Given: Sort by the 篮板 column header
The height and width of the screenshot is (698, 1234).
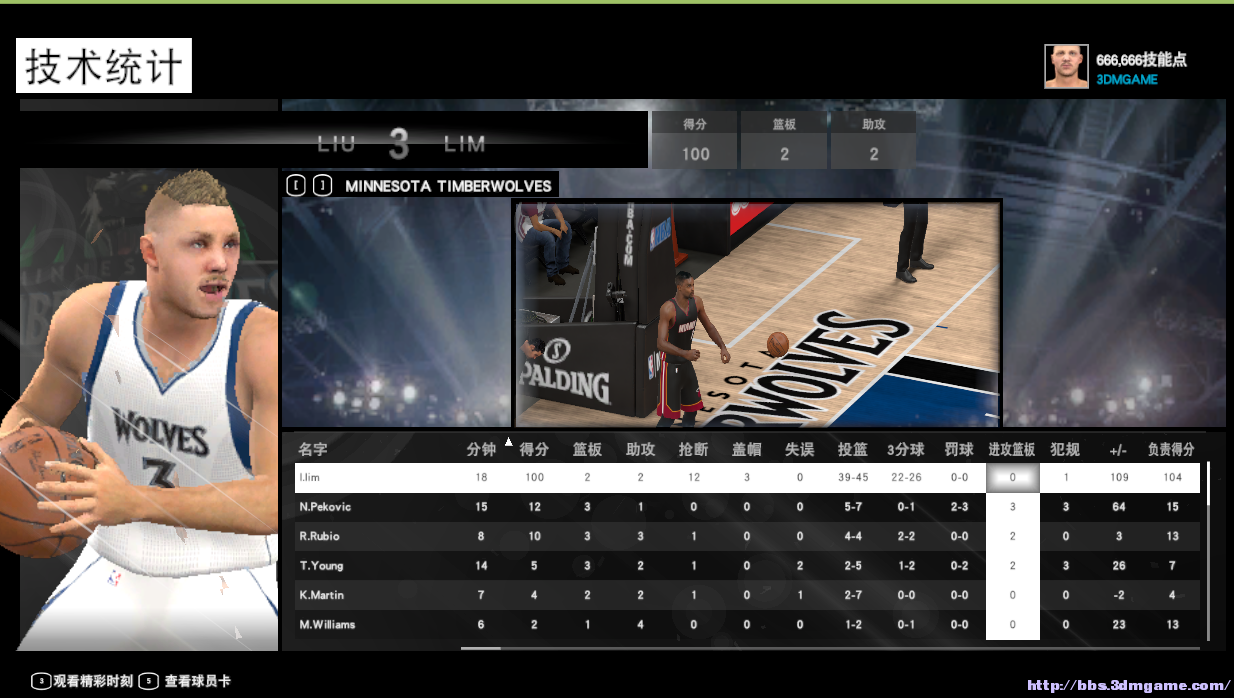Looking at the screenshot, I should point(587,449).
